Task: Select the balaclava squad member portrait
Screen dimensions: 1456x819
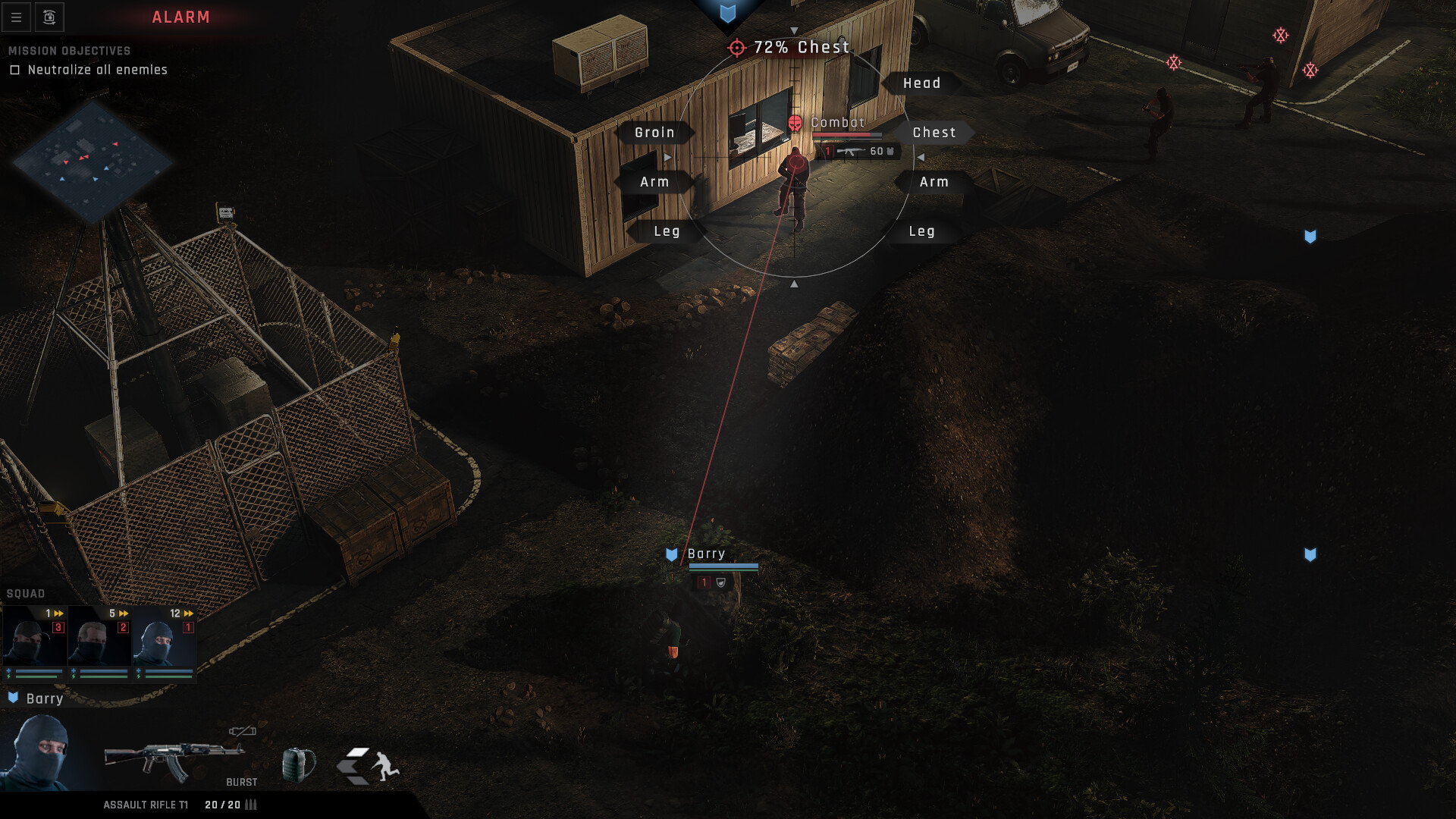Action: [x=165, y=642]
